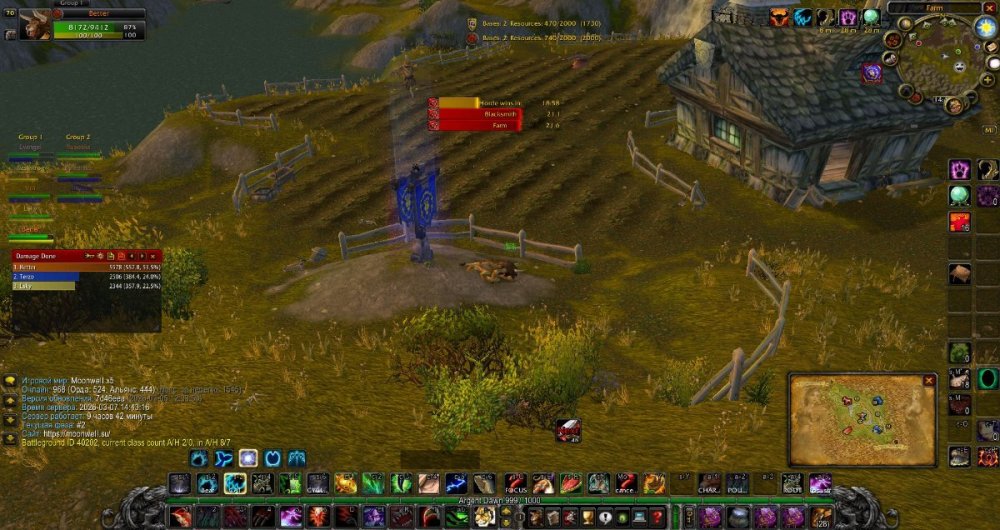Open the red question mark help button
The height and width of the screenshot is (530, 1000).
pos(657,517)
